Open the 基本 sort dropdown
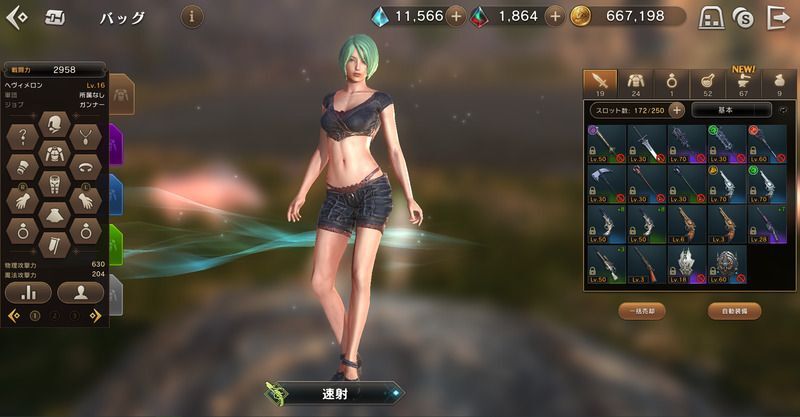Viewport: 800px width, 417px height. pos(731,110)
